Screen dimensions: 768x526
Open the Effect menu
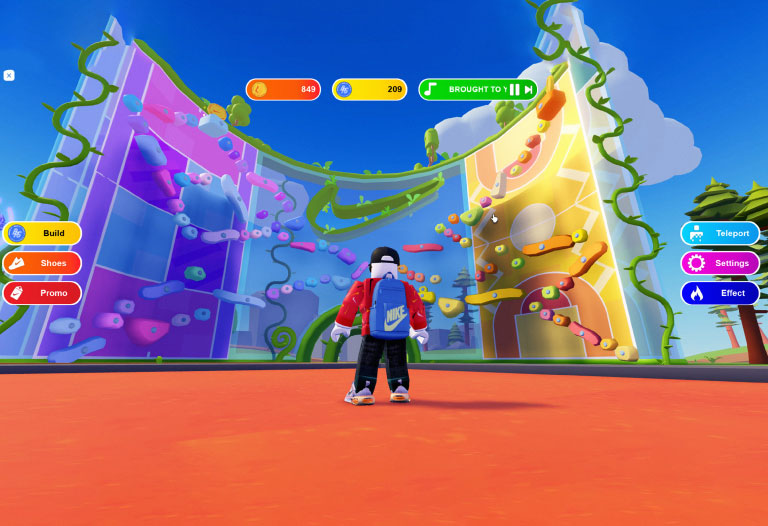(720, 293)
